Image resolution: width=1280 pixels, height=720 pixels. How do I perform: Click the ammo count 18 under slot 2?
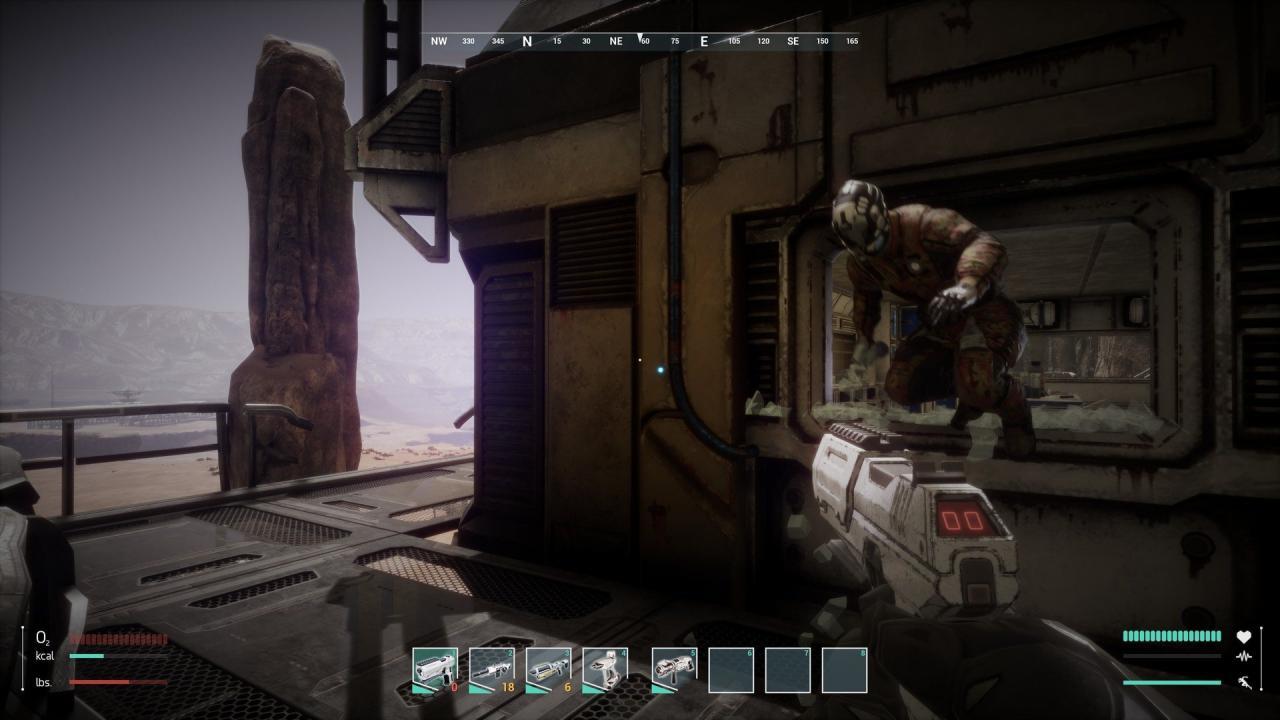click(509, 686)
